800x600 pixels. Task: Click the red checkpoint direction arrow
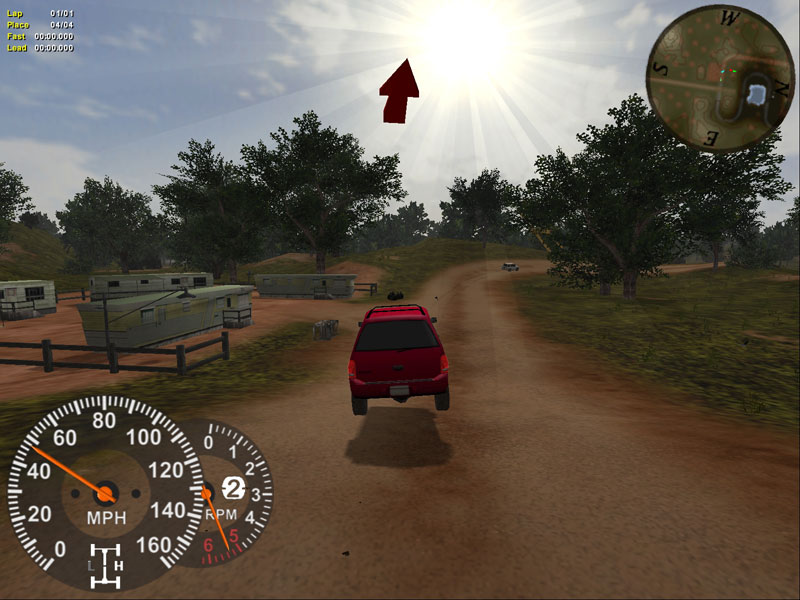[399, 92]
